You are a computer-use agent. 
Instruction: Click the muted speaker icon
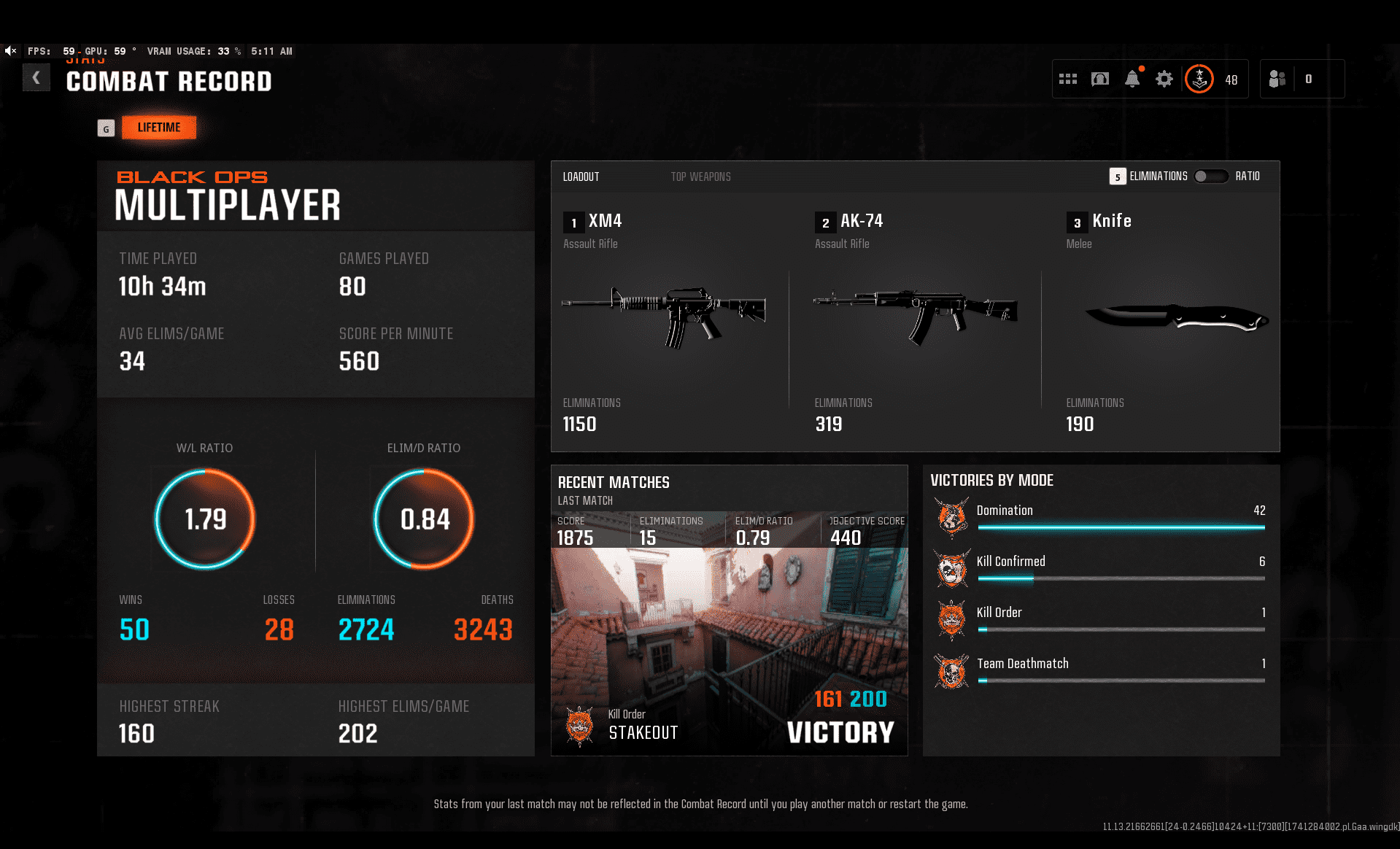coord(10,50)
